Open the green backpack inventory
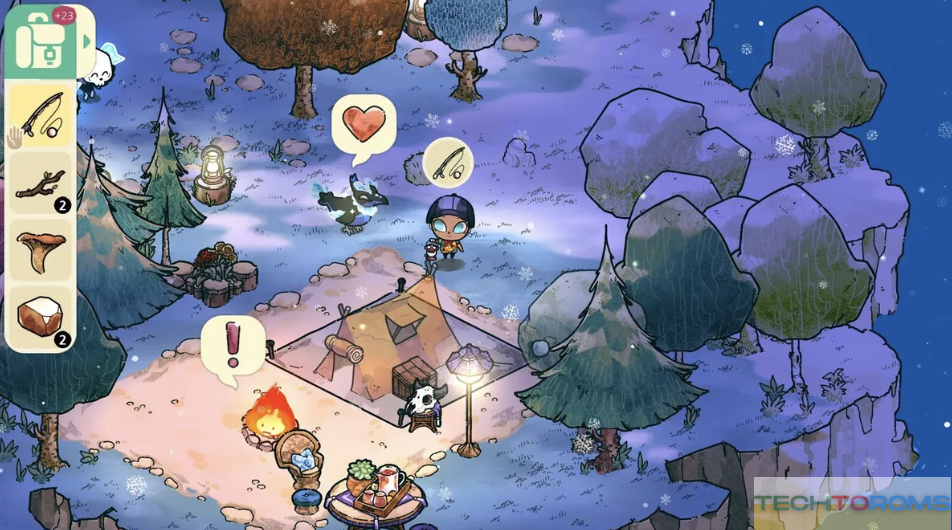The image size is (952, 530). pos(40,42)
